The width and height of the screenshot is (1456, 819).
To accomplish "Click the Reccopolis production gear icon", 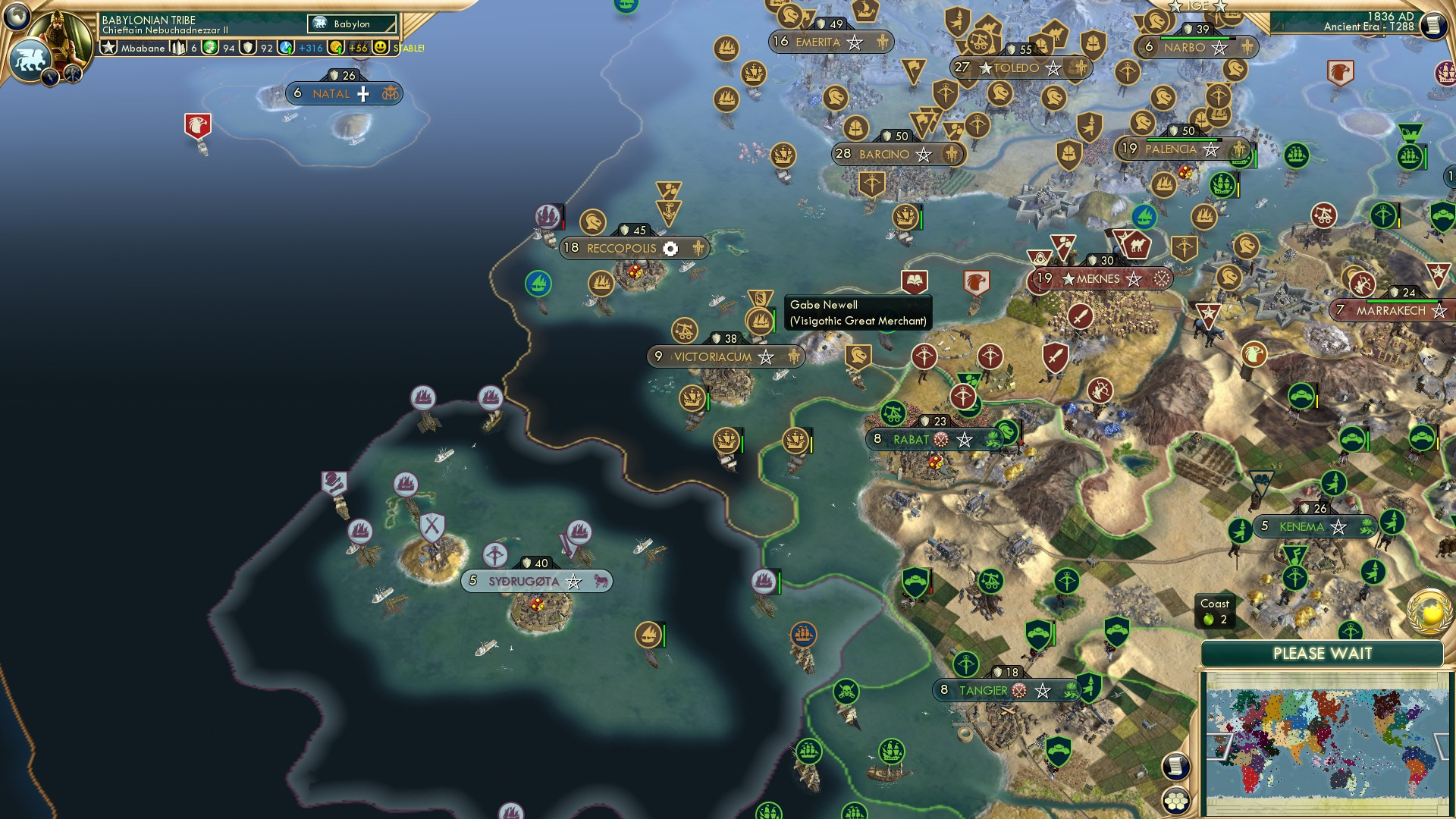I will (672, 248).
